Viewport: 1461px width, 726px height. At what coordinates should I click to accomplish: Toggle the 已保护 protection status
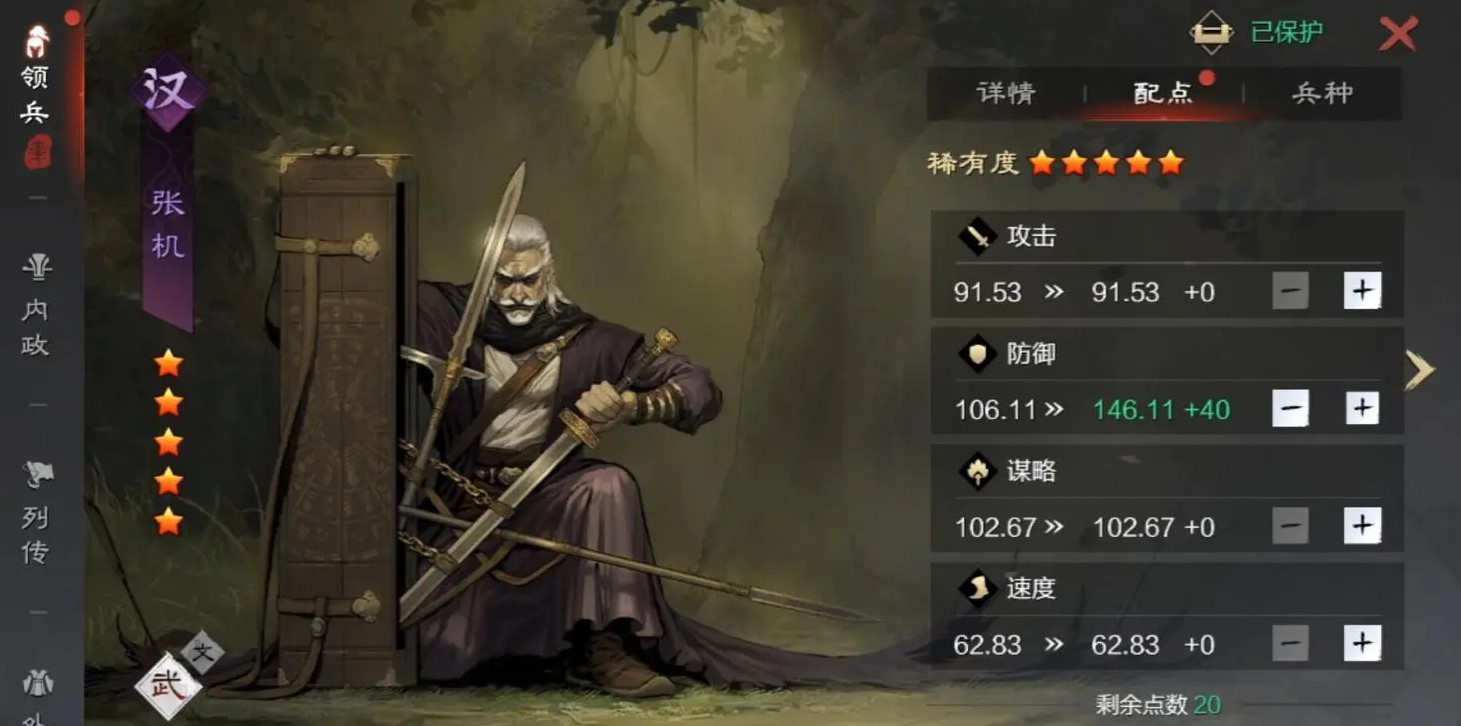tap(1288, 31)
